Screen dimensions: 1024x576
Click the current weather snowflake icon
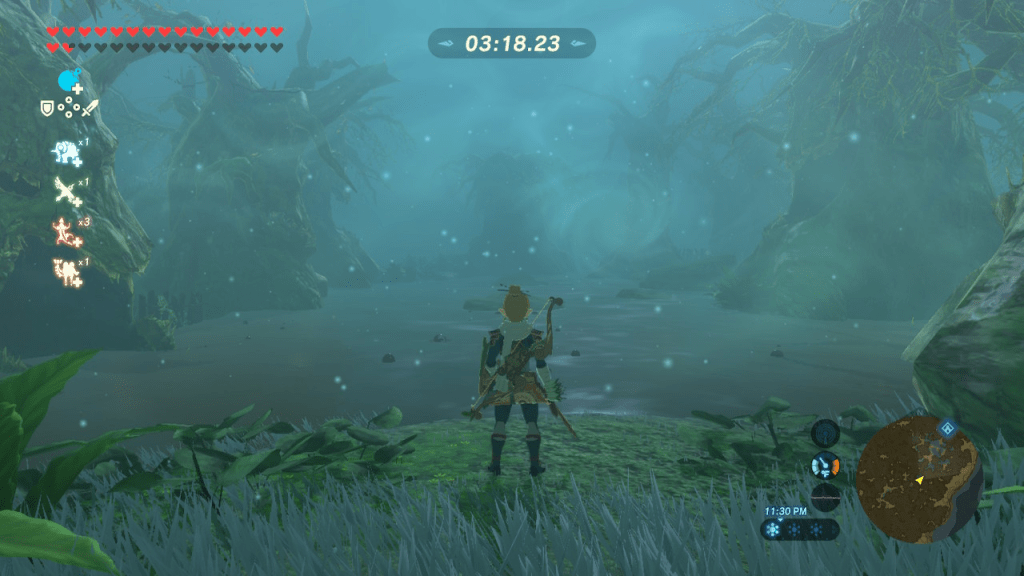774,530
